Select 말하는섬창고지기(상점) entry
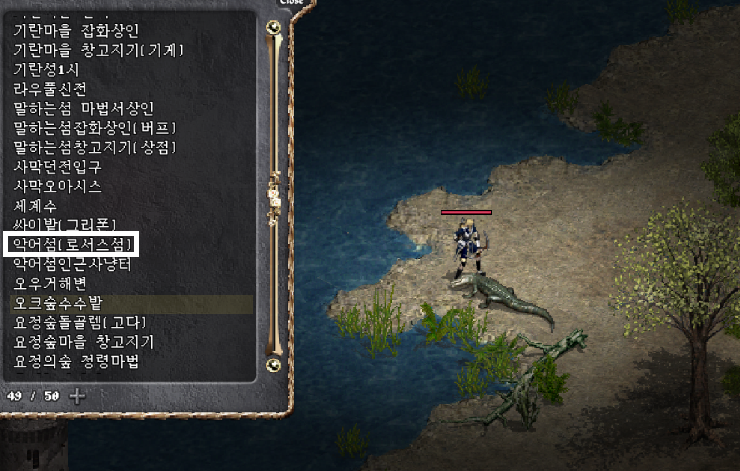The width and height of the screenshot is (740, 471). 95,147
